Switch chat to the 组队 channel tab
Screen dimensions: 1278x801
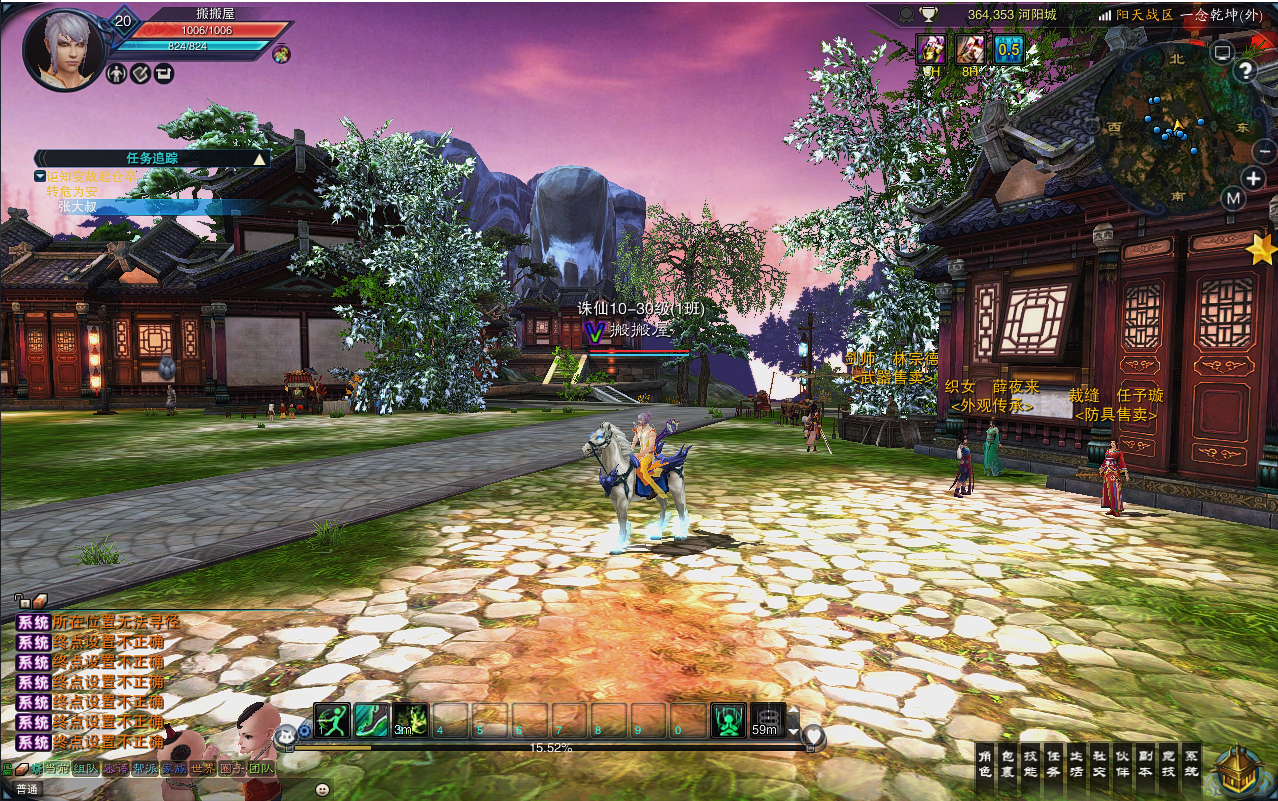86,769
